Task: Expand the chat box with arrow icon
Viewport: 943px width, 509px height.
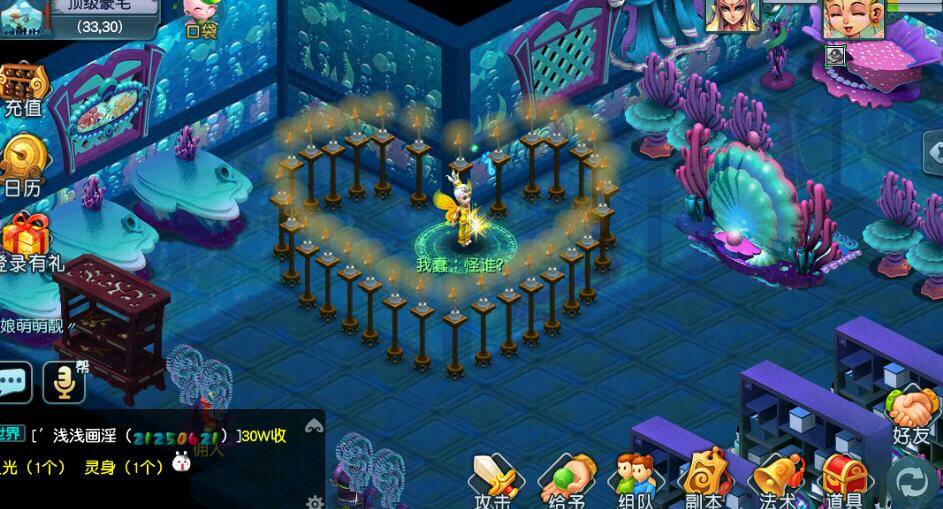Action: [314, 426]
